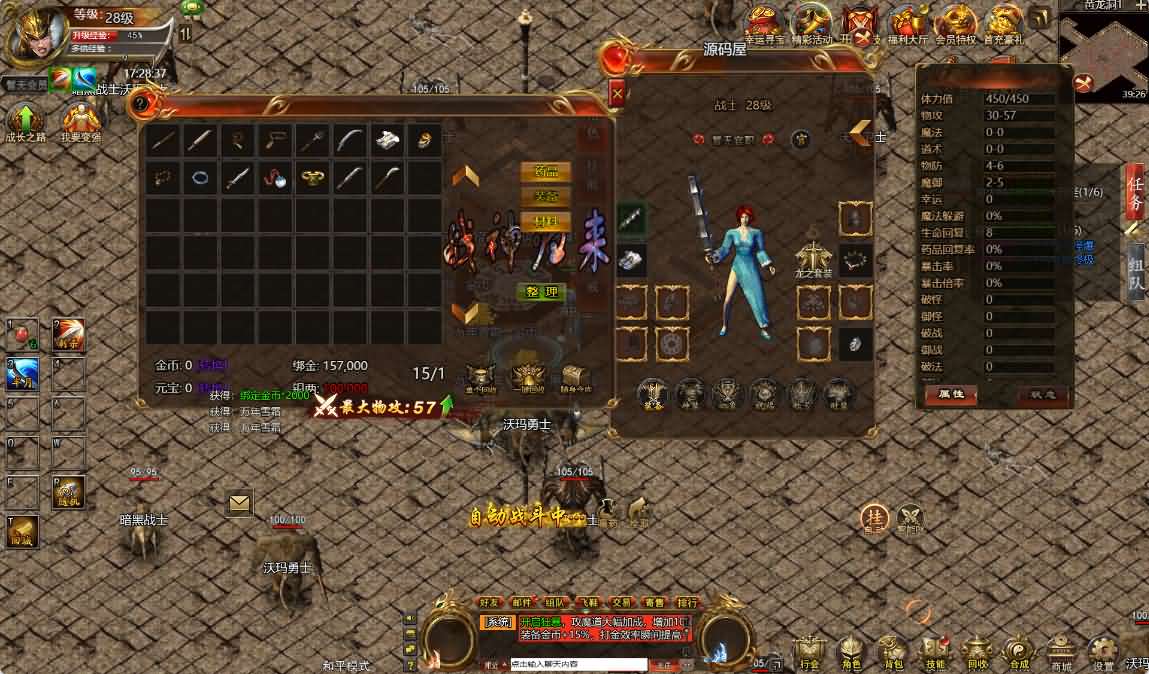
Task: Close the character equipment panel
Action: tap(617, 94)
